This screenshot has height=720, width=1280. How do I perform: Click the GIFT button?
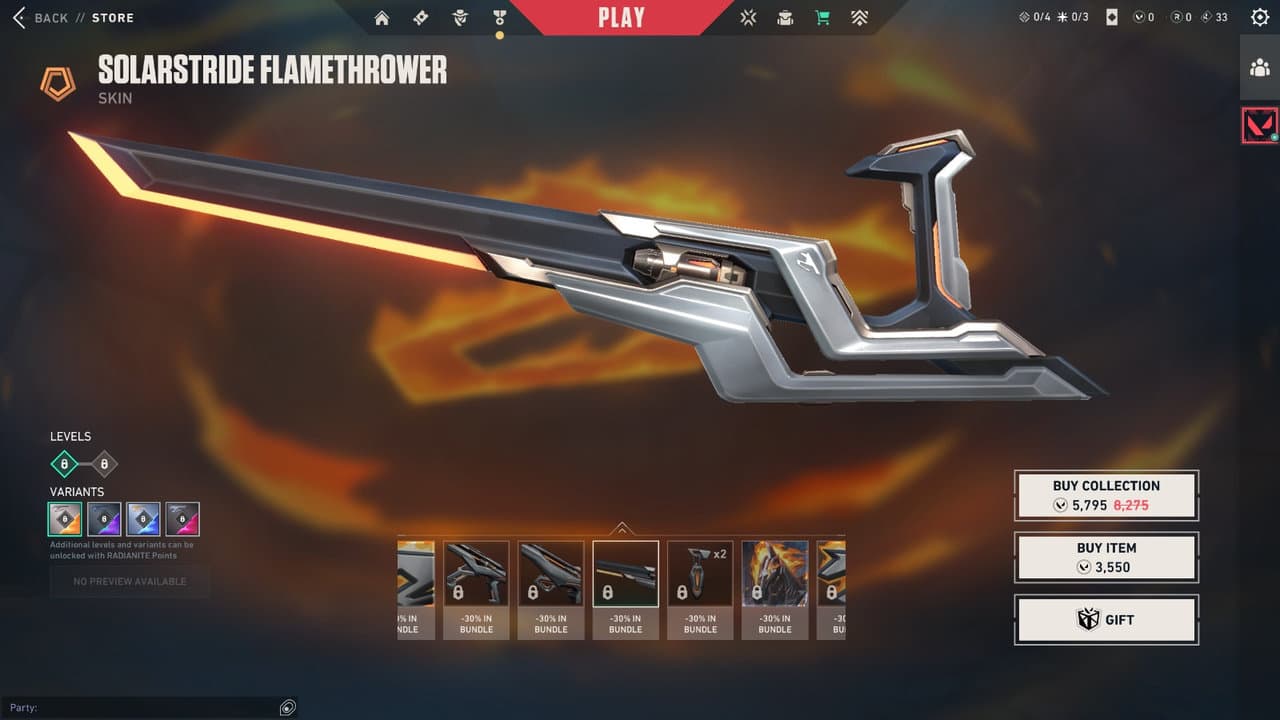tap(1106, 619)
